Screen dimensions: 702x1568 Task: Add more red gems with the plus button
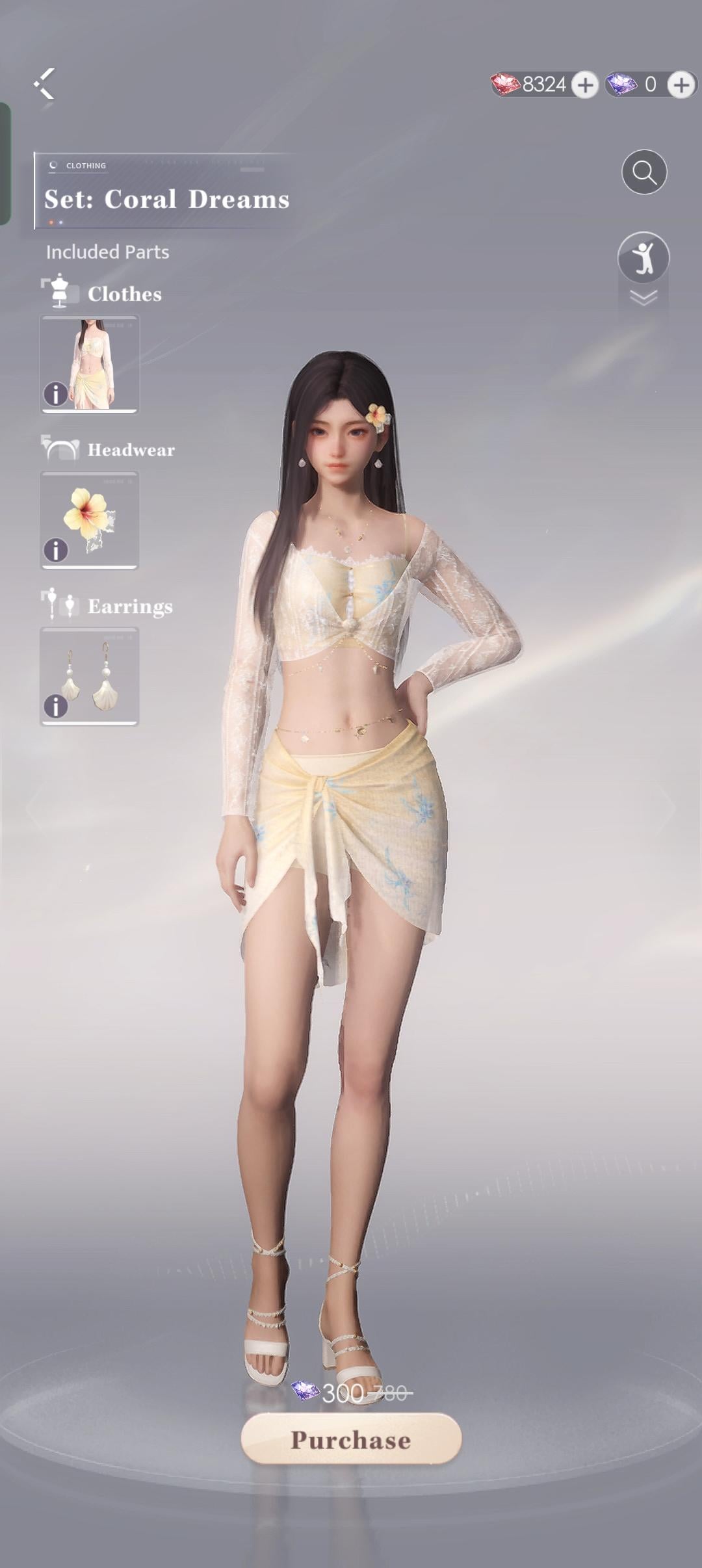pos(585,85)
